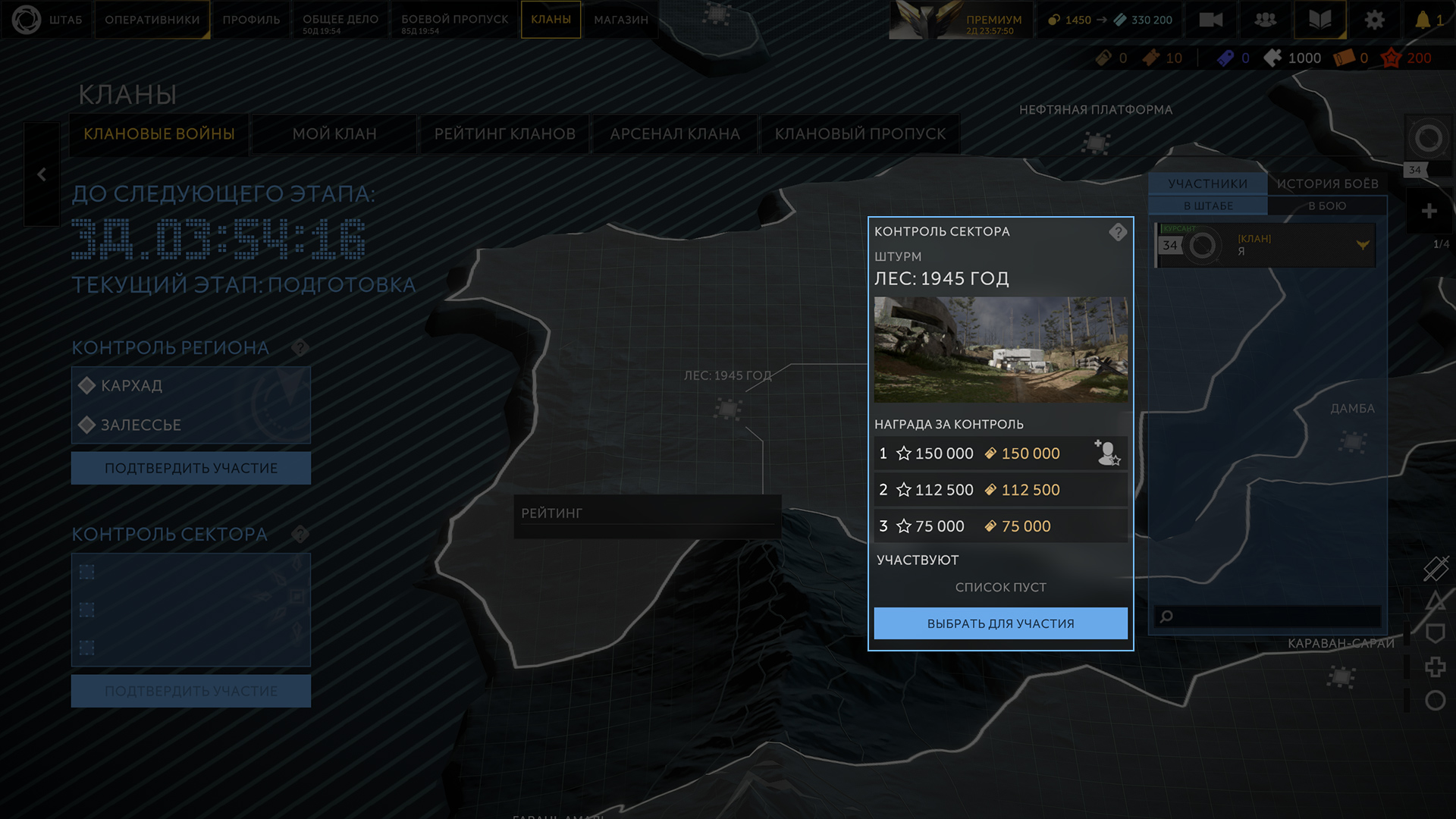Open the Магазин shop
This screenshot has width=1456, height=819.
(x=621, y=20)
